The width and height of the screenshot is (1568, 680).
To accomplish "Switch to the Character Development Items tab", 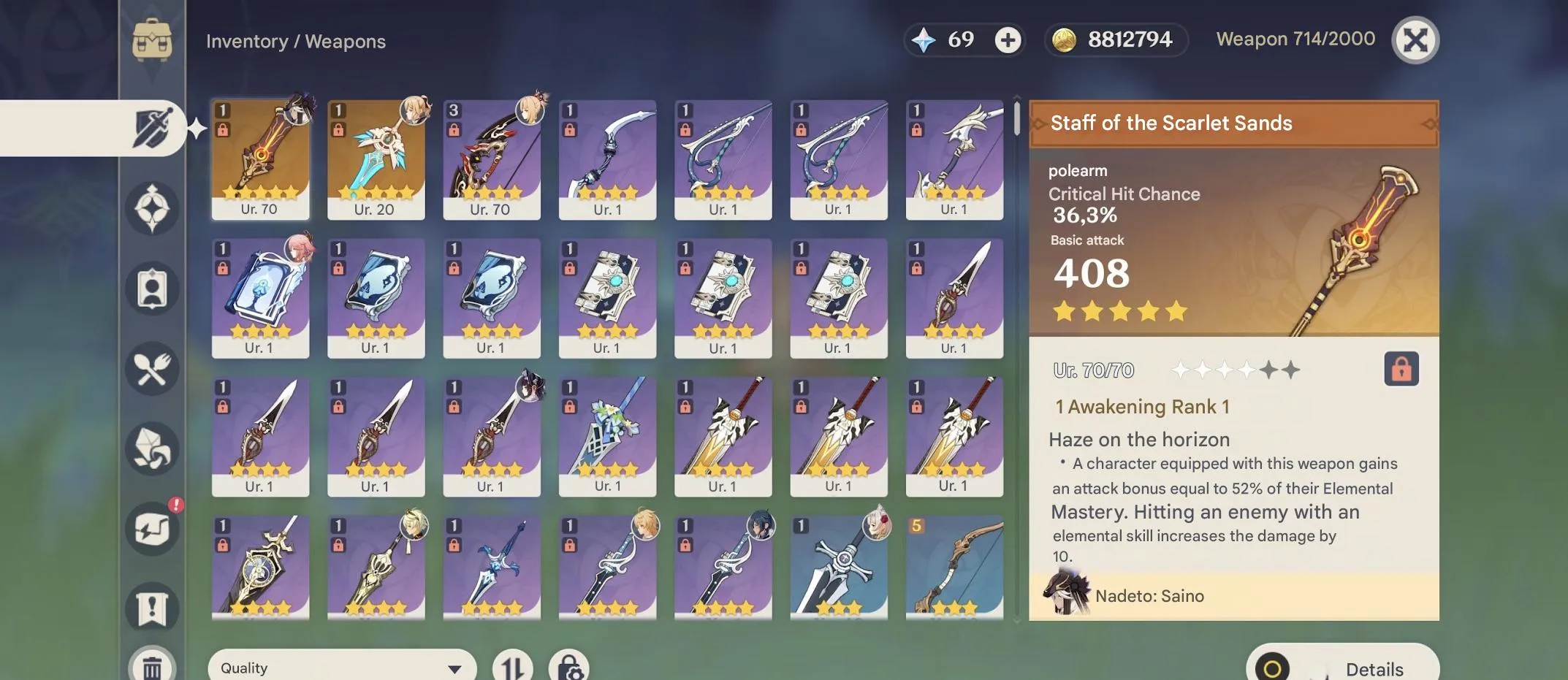I will click(x=152, y=289).
